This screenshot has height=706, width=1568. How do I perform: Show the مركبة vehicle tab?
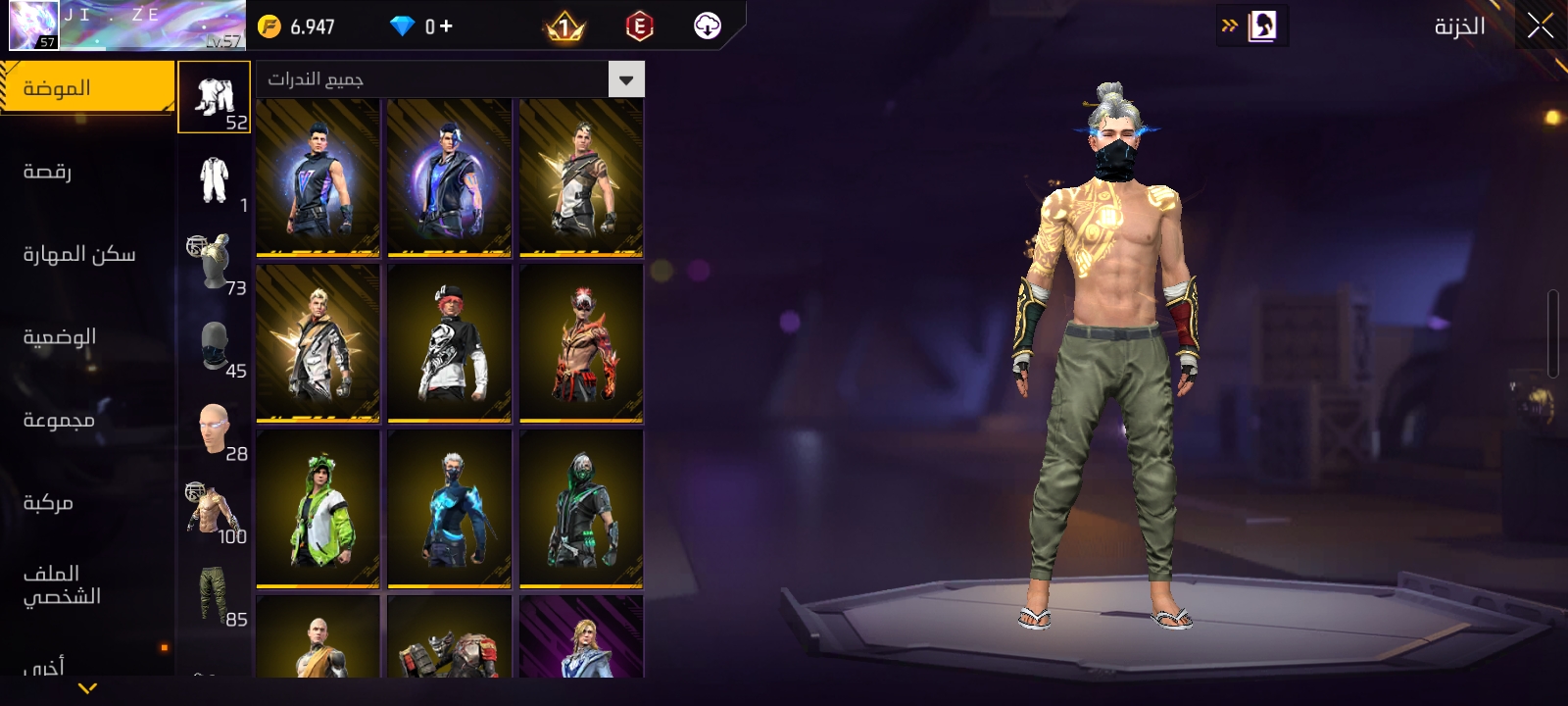click(x=49, y=503)
